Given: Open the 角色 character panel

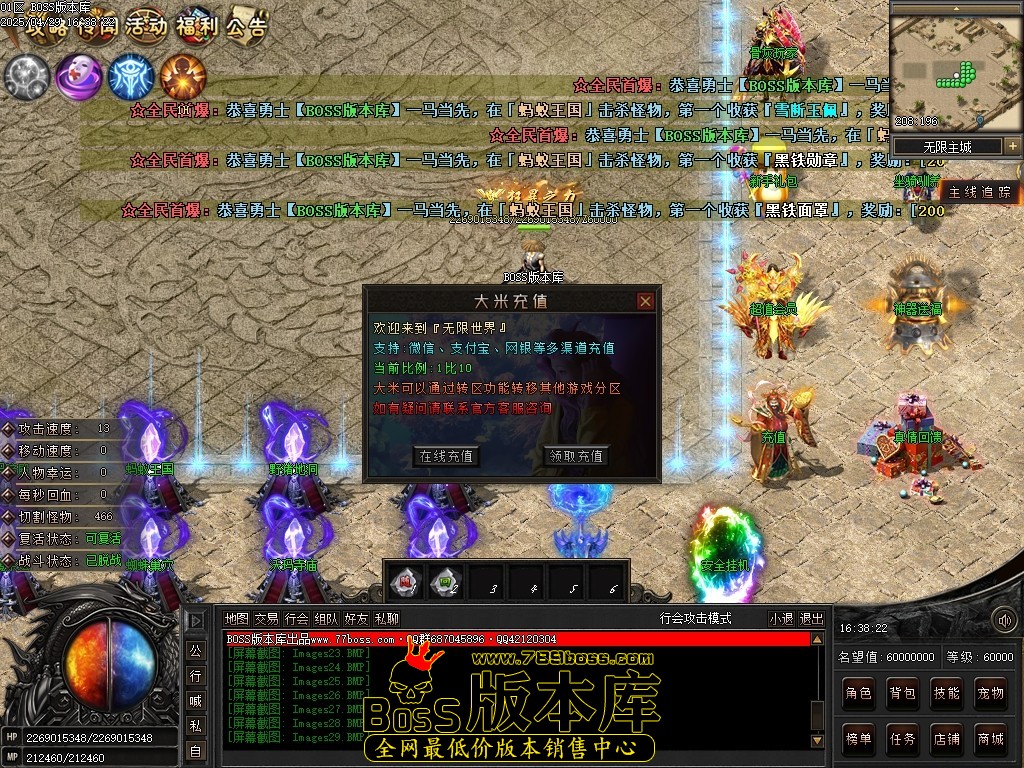Looking at the screenshot, I should (x=859, y=692).
